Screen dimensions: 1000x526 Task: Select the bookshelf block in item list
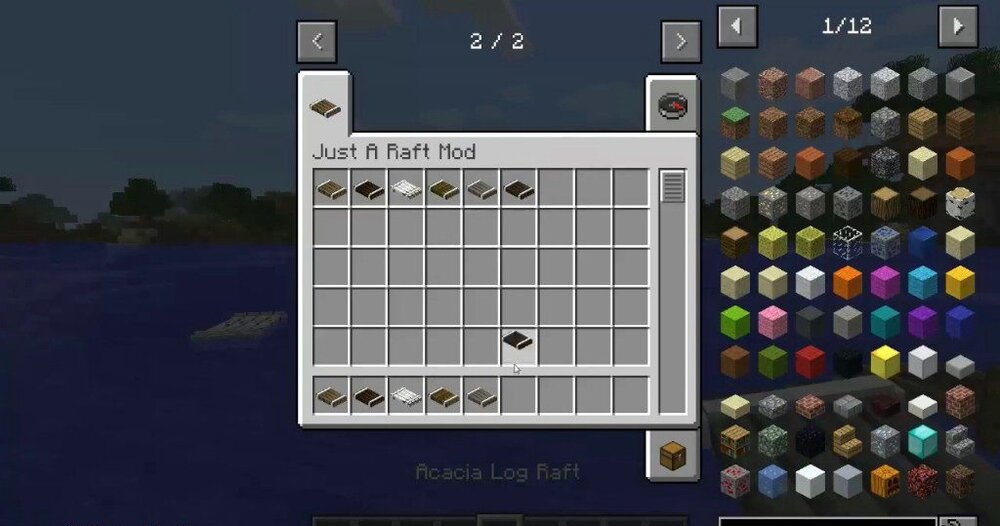tap(735, 441)
